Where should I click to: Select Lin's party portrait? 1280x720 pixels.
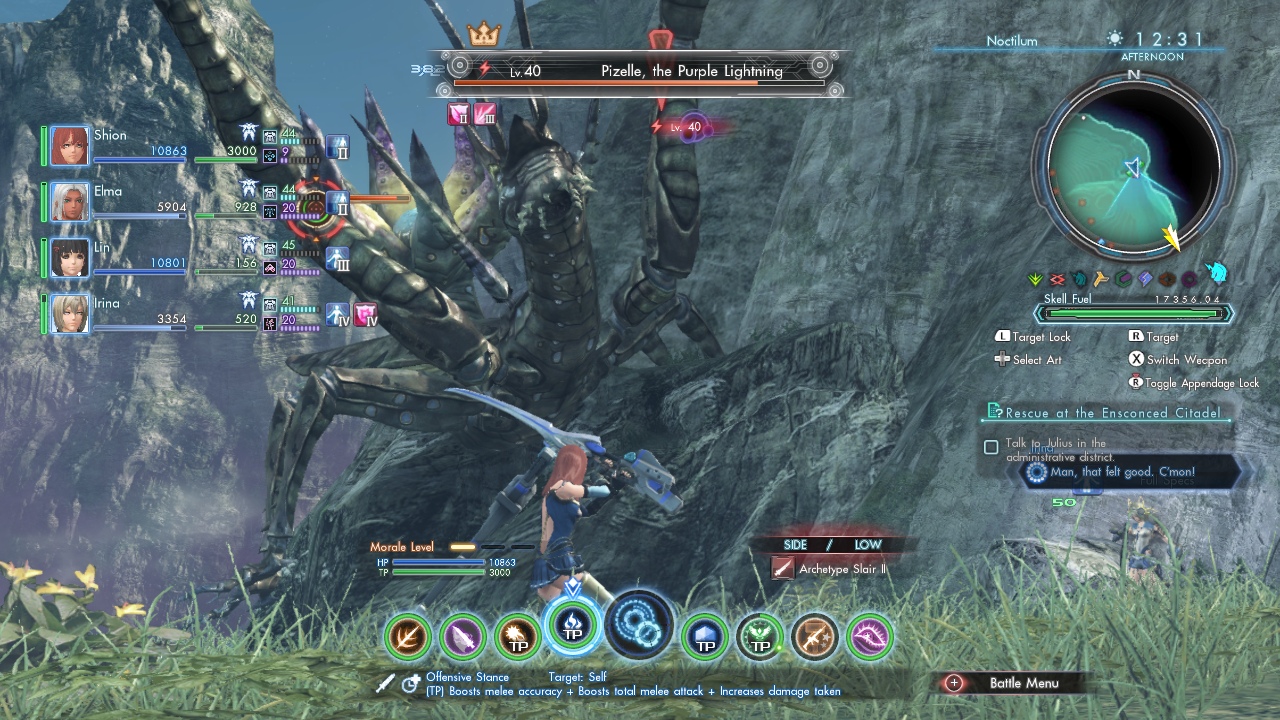[70, 258]
